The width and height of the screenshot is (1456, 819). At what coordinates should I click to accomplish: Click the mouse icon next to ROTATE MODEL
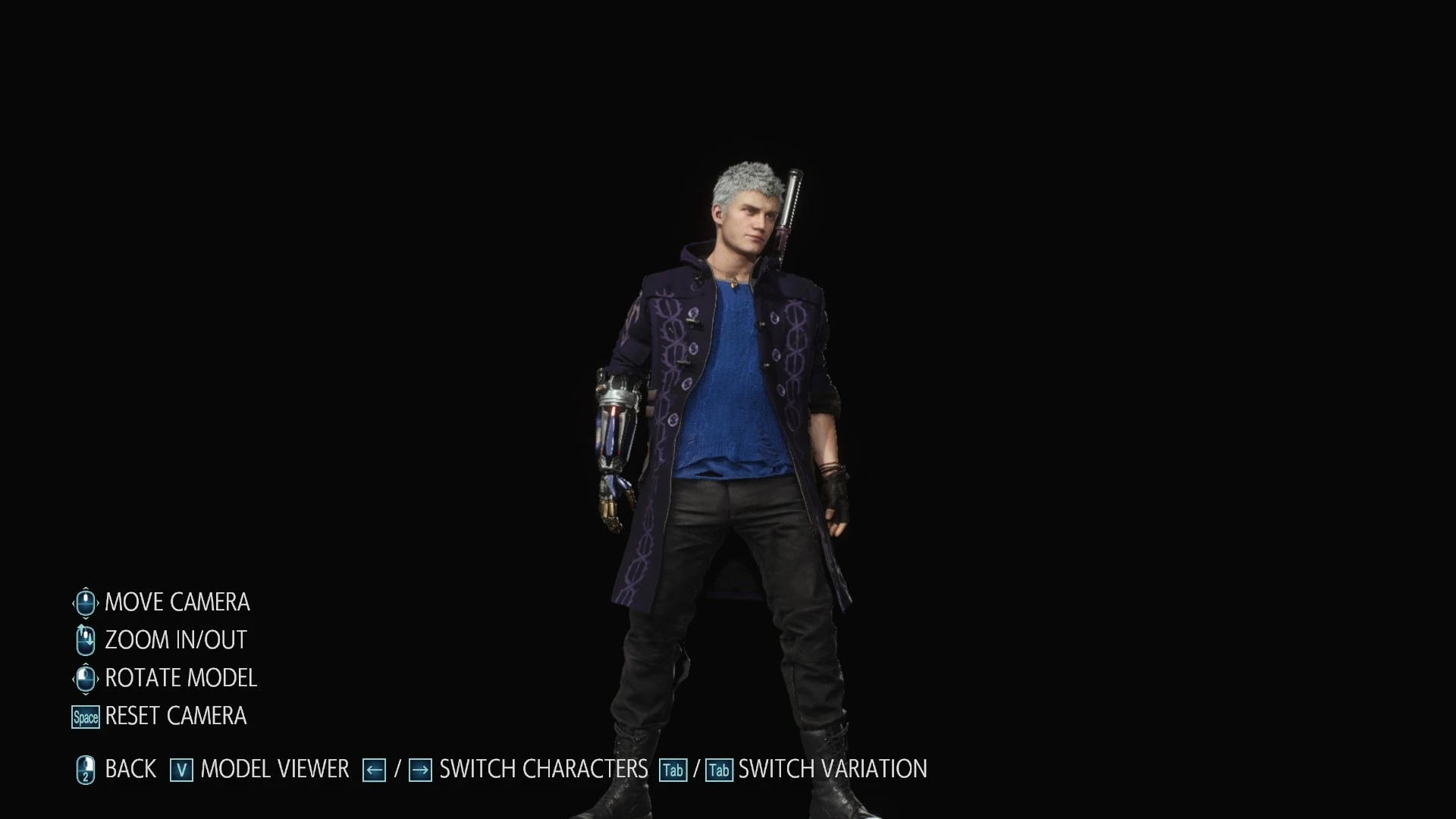pyautogui.click(x=84, y=677)
